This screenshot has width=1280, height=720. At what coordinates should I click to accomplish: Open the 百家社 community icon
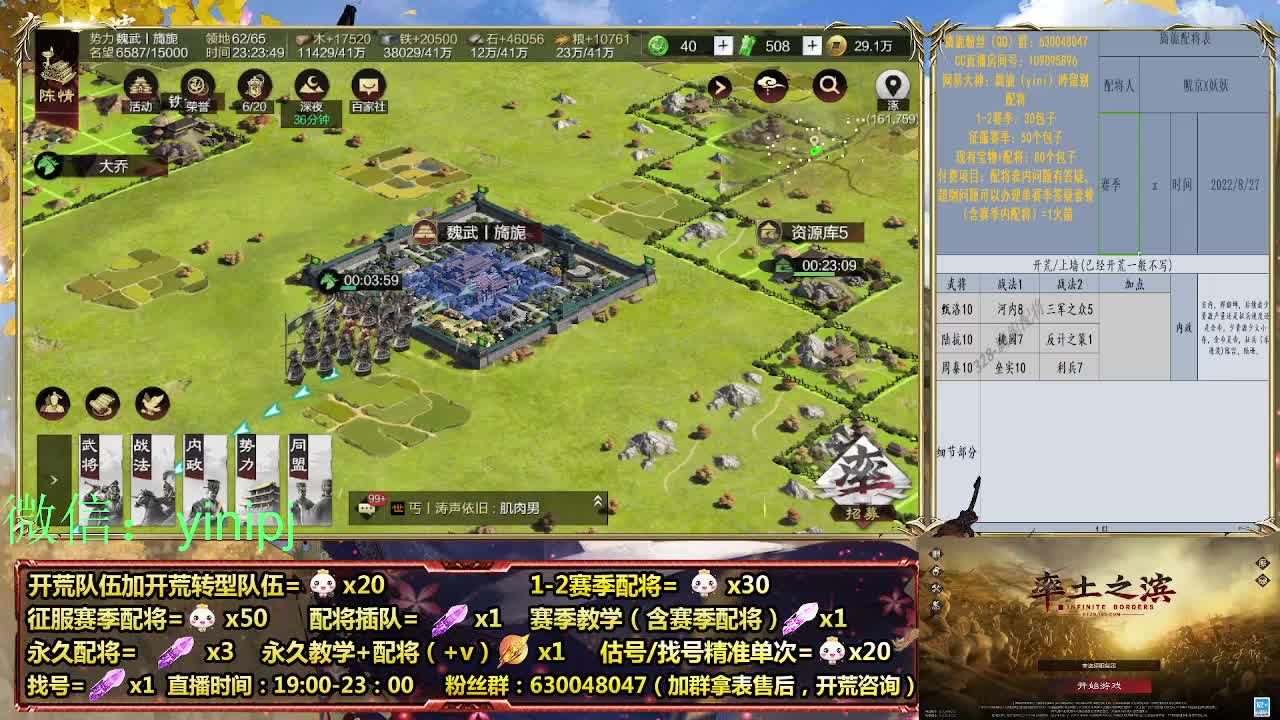coord(368,83)
